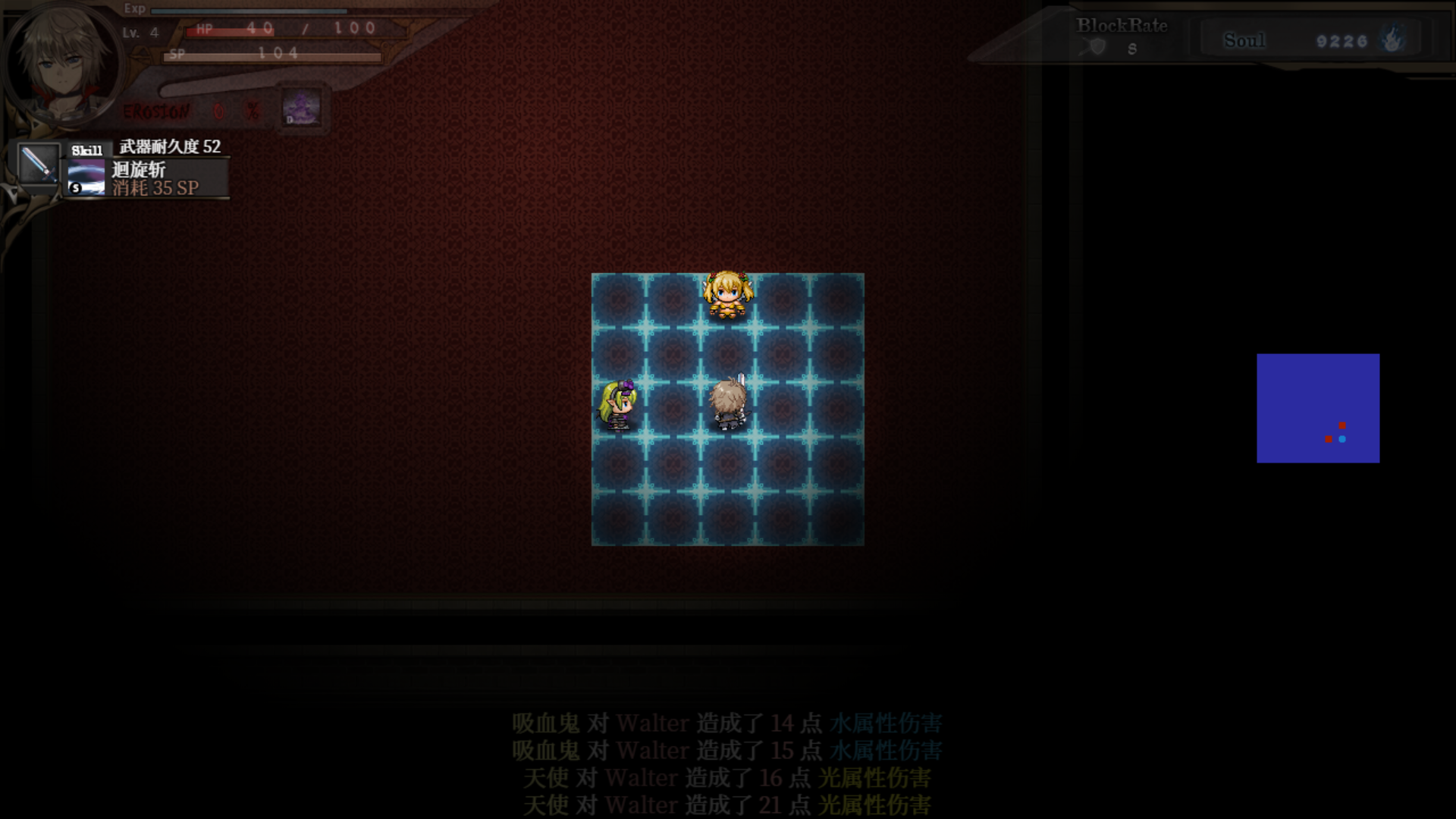1456x819 pixels.
Task: Click the BlockRate shield icon
Action: (x=1097, y=47)
